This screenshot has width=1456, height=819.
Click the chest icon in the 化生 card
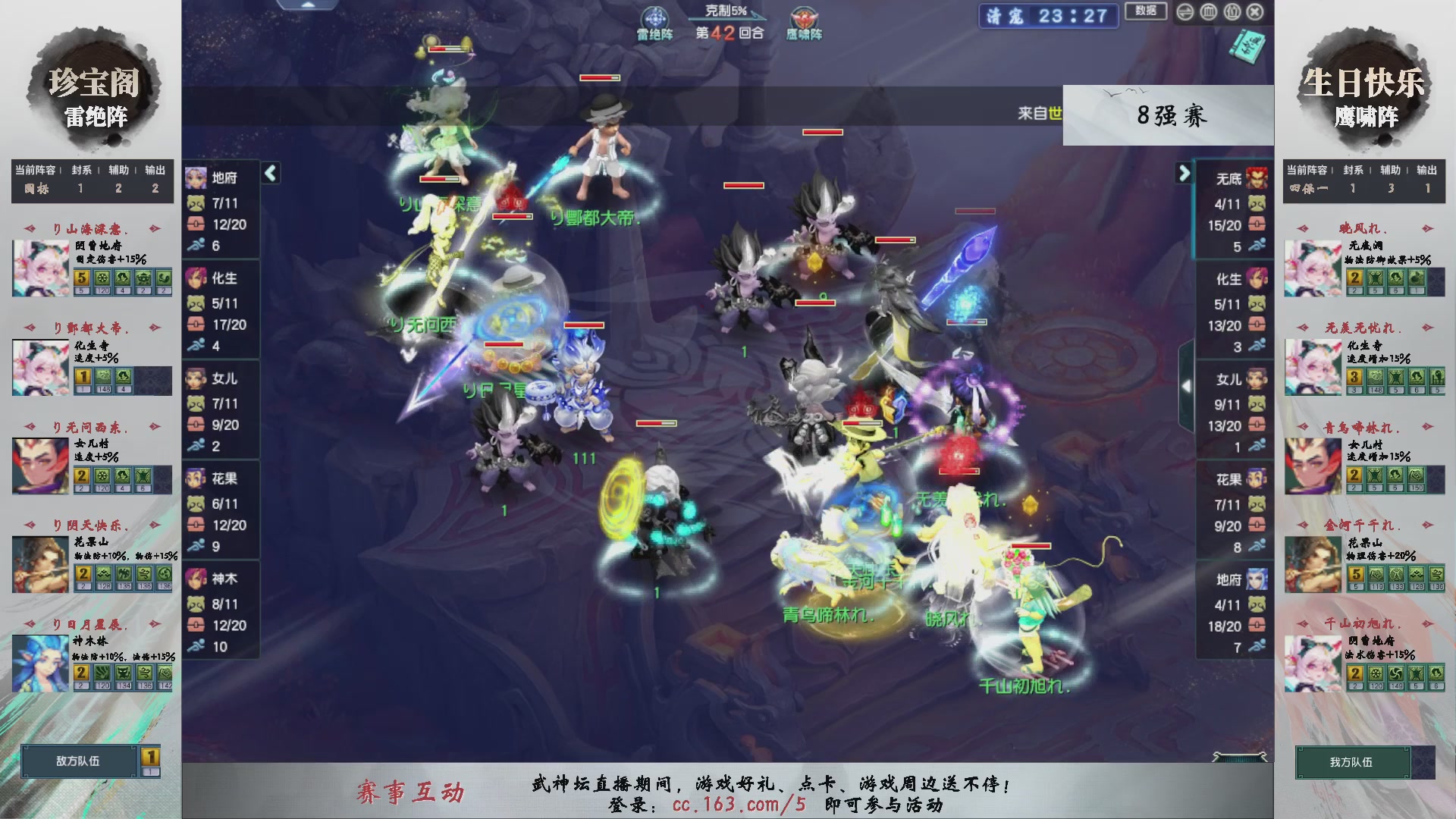point(198,325)
